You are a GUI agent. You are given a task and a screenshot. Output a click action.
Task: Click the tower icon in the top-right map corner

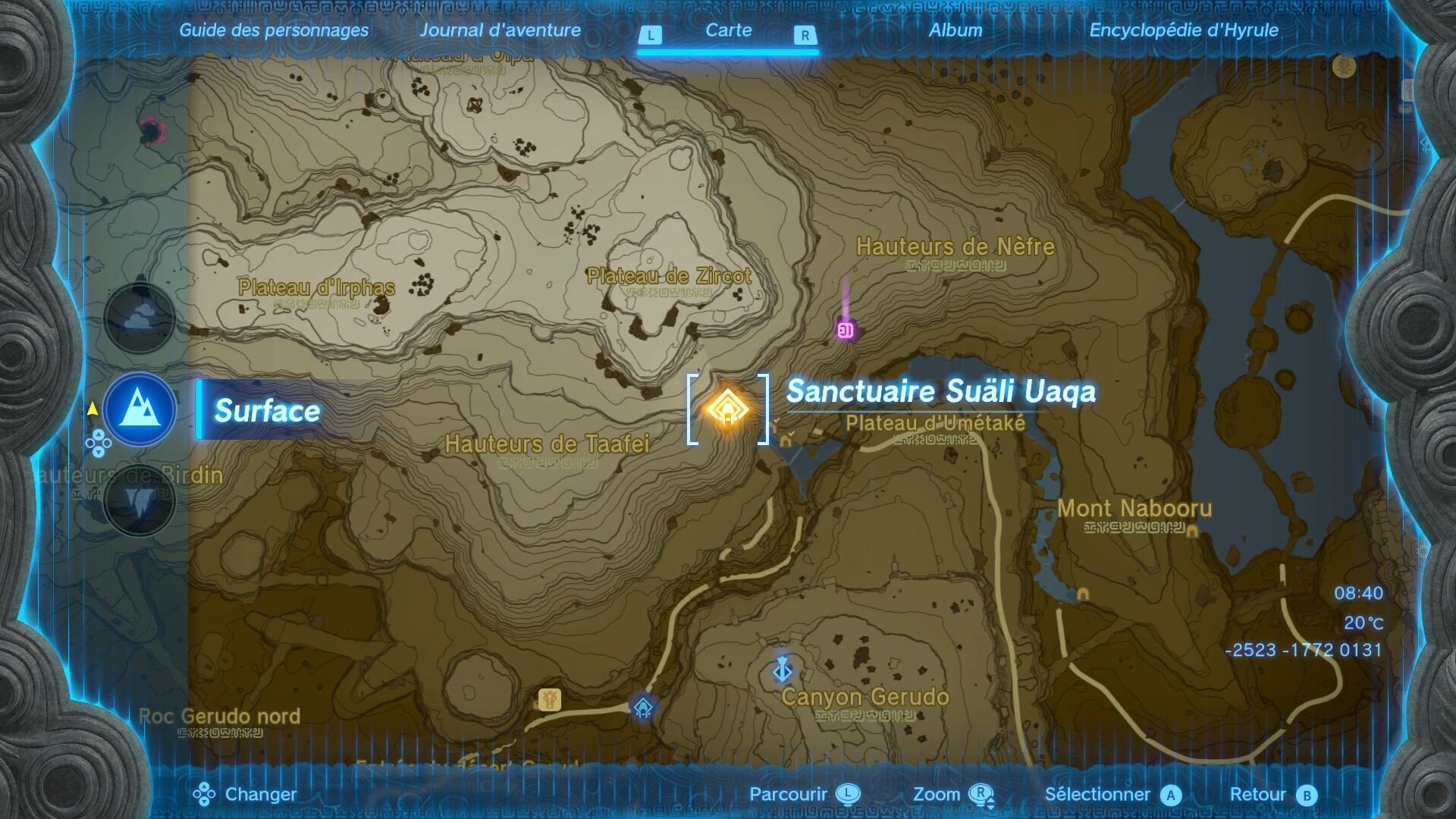coord(1342,67)
